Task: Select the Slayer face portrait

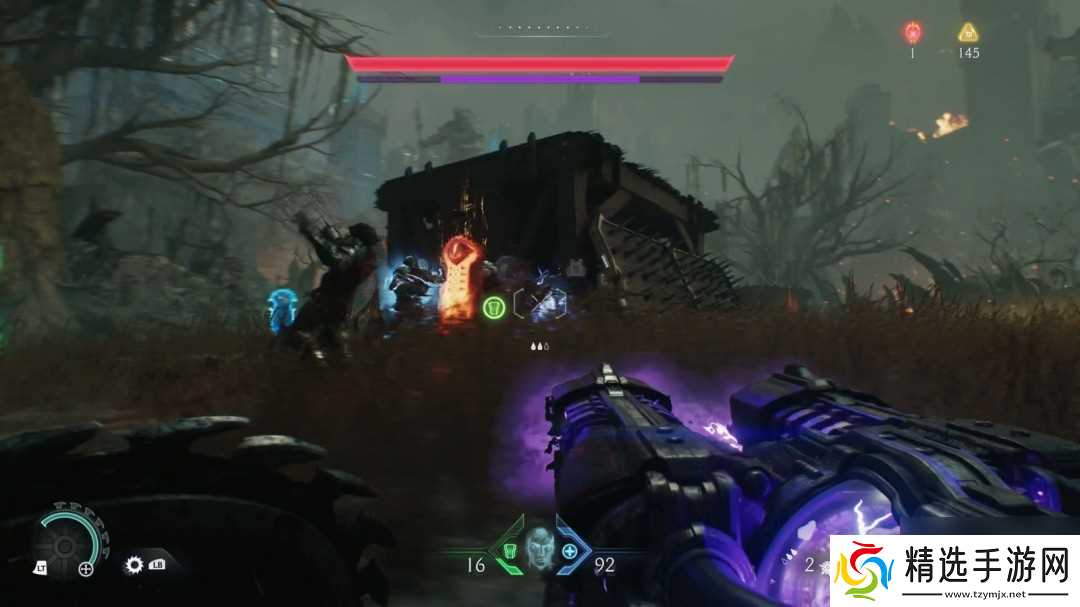Action: tap(539, 550)
